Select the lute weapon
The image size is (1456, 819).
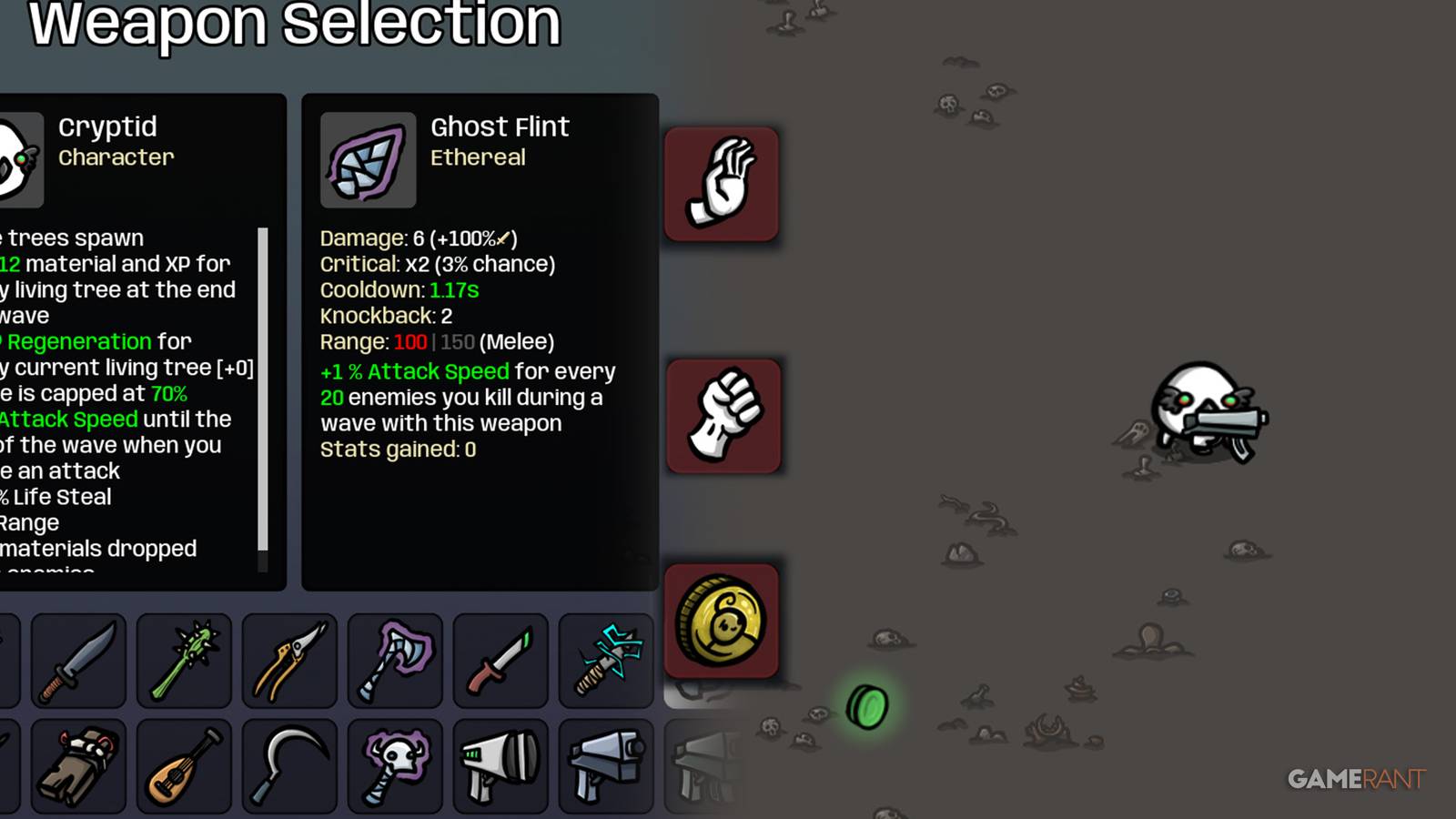(183, 764)
